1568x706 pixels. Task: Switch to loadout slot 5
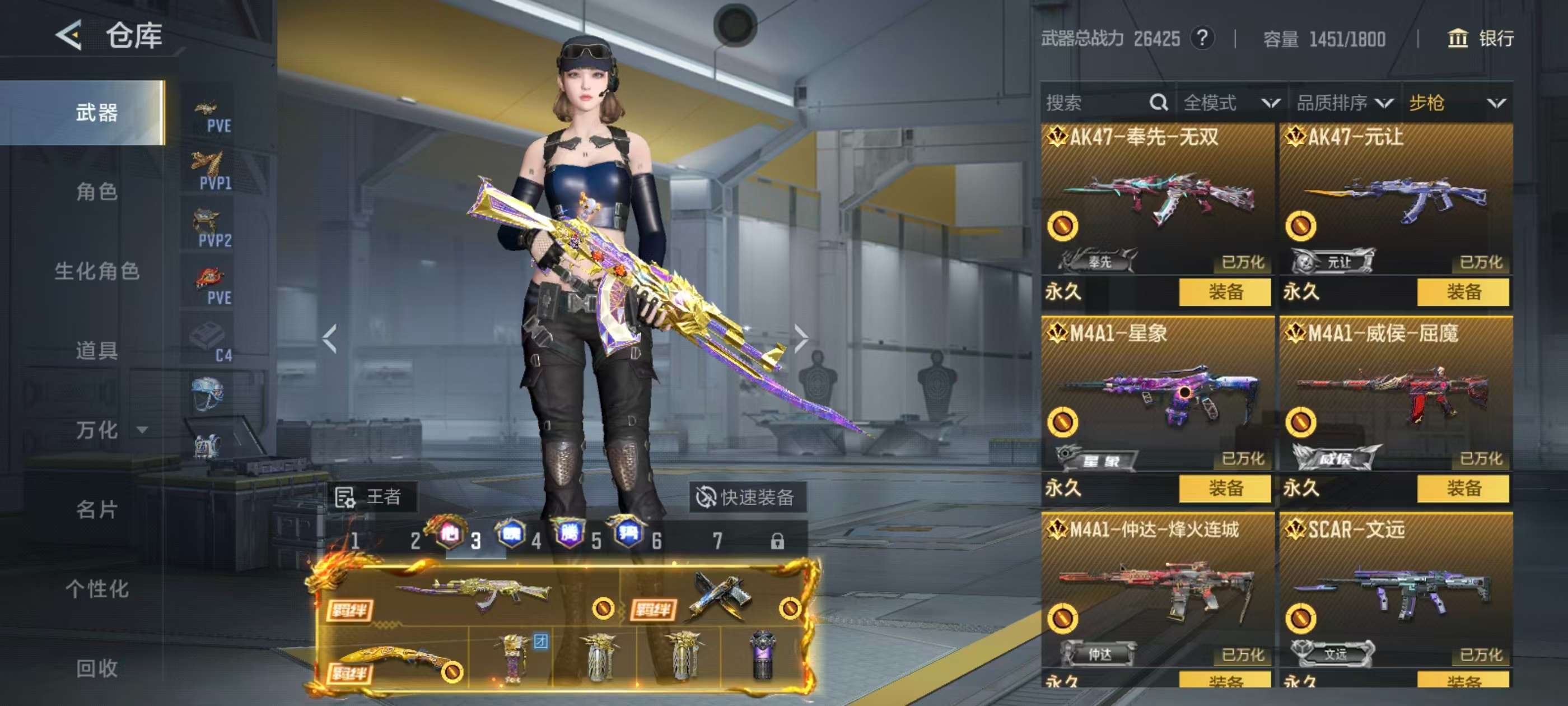coord(596,541)
